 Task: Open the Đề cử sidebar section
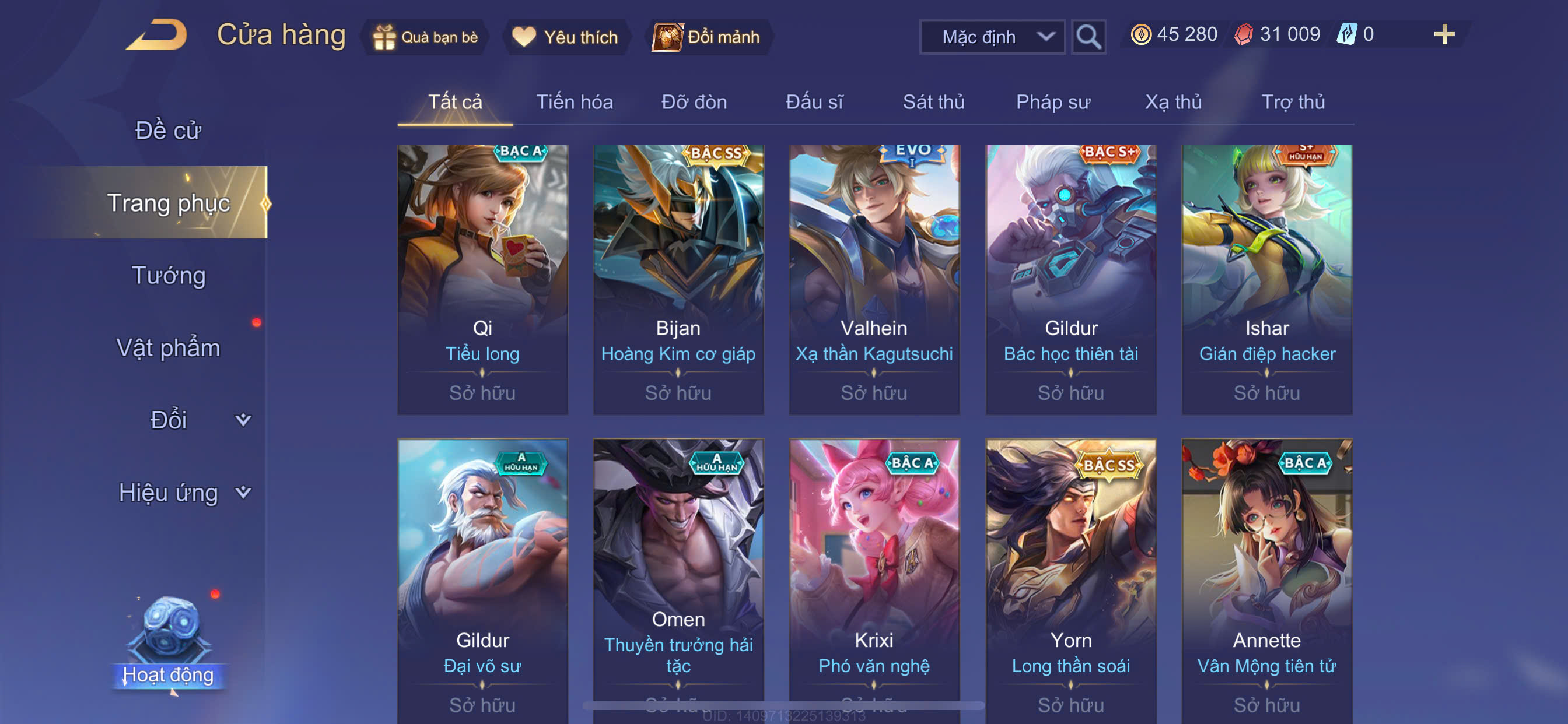(x=168, y=131)
